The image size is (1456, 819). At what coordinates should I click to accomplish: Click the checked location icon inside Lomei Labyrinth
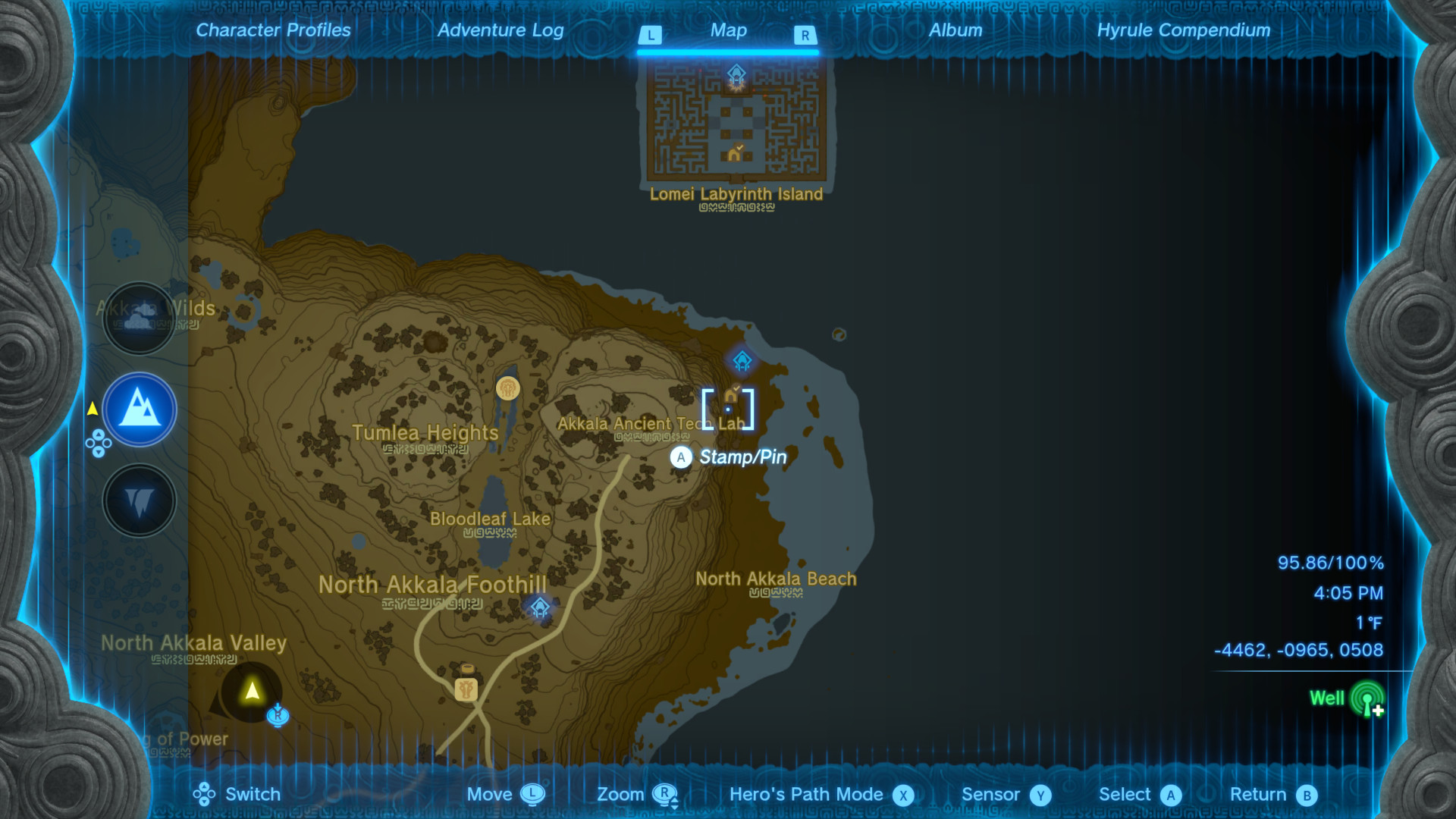click(734, 152)
